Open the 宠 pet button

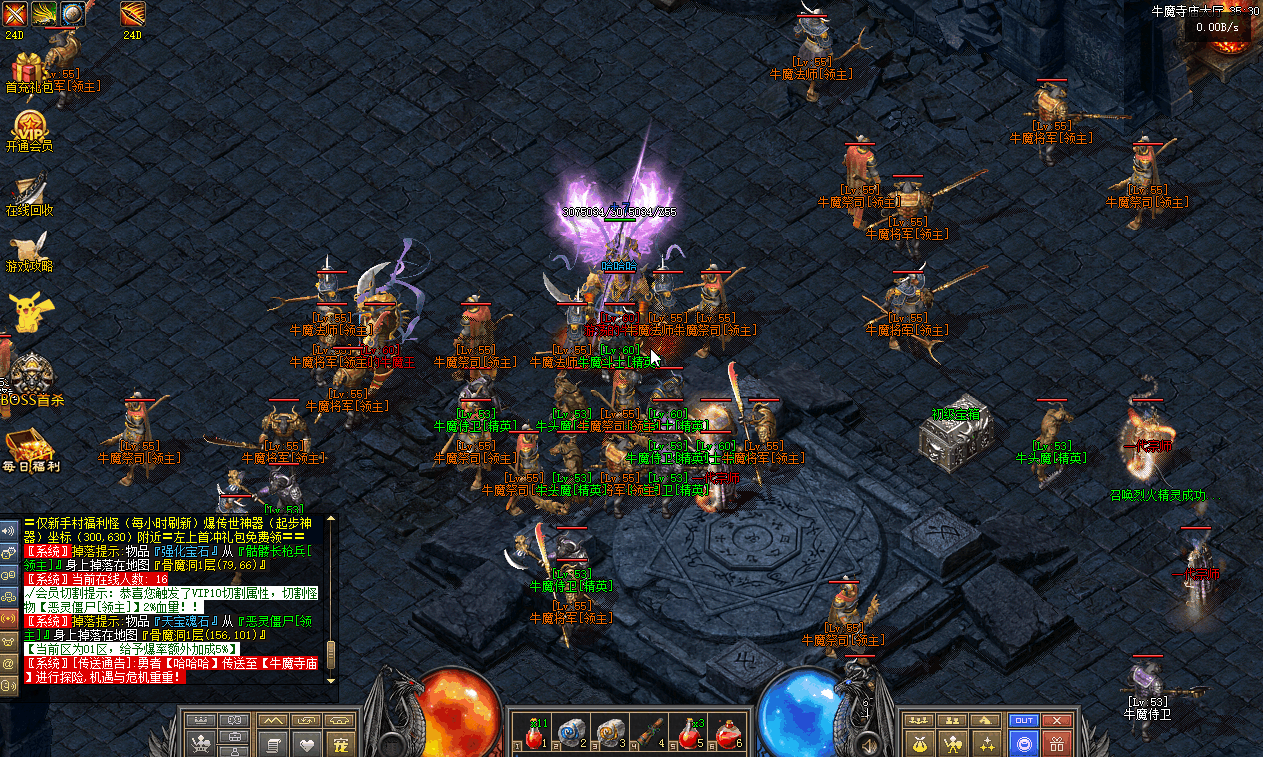(x=341, y=744)
